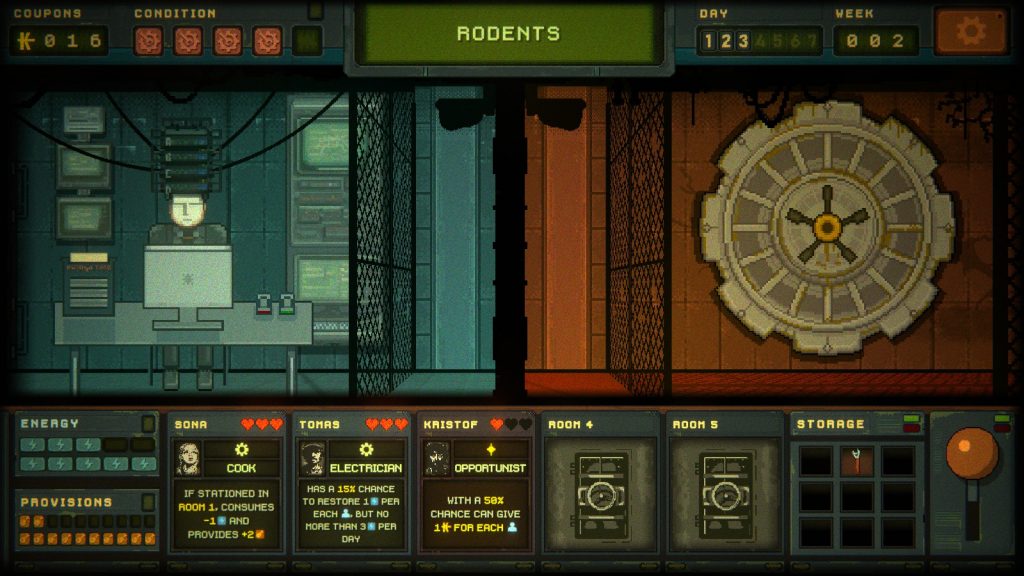Open the locked Room 5 vault
Screen dimensions: 1024x576
click(x=726, y=492)
